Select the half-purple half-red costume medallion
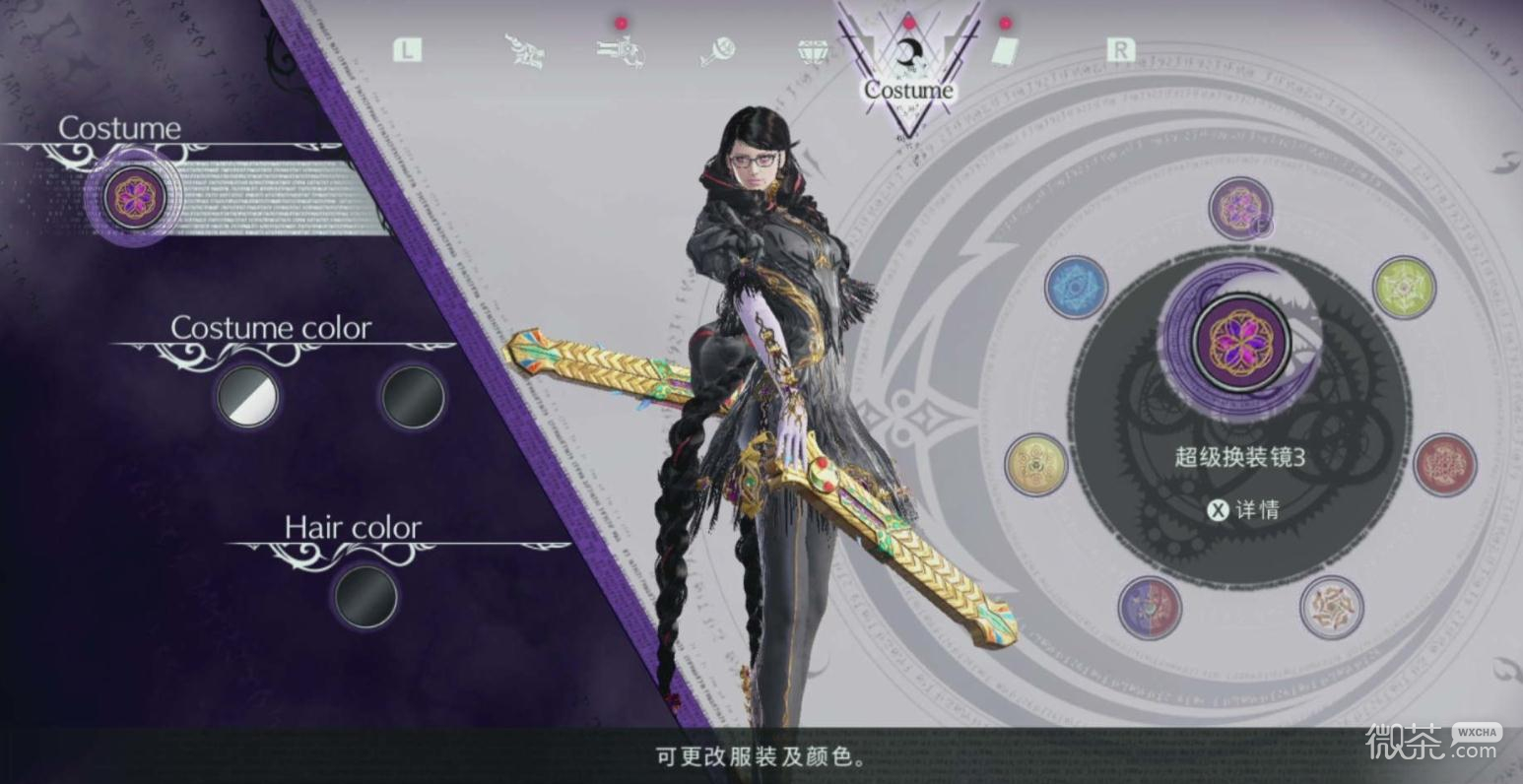This screenshot has width=1523, height=784. coord(1150,608)
